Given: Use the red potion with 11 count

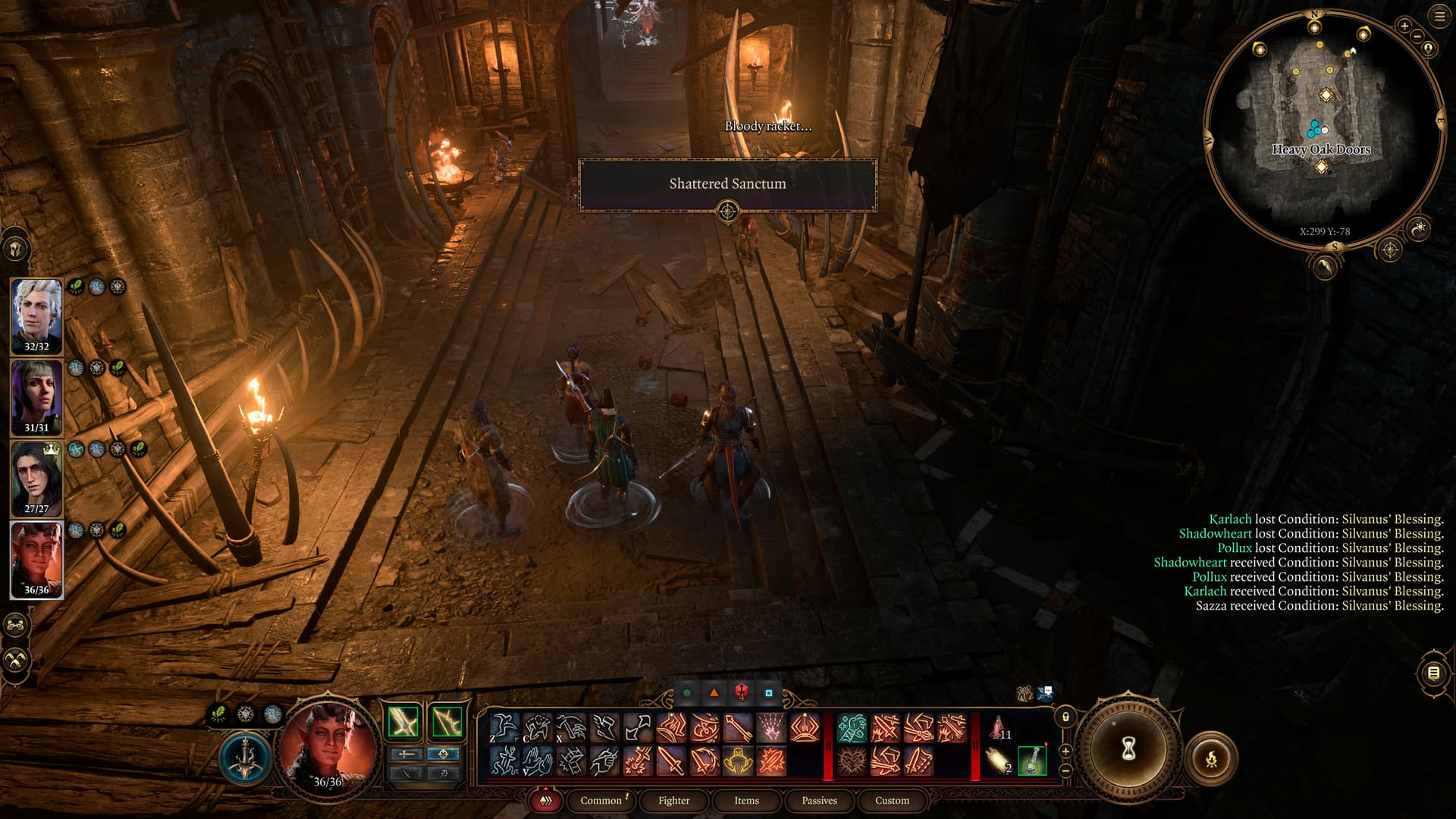Looking at the screenshot, I should click(998, 728).
